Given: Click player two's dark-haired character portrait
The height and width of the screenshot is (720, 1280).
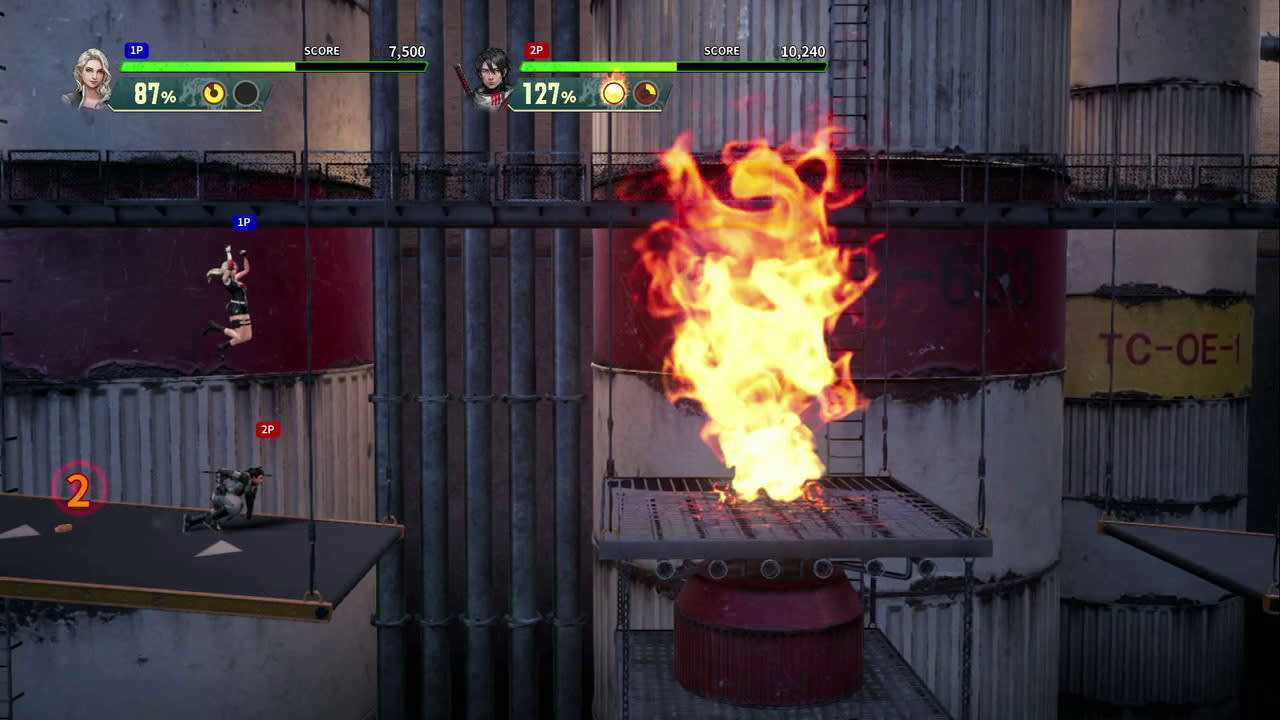Looking at the screenshot, I should click(x=491, y=77).
